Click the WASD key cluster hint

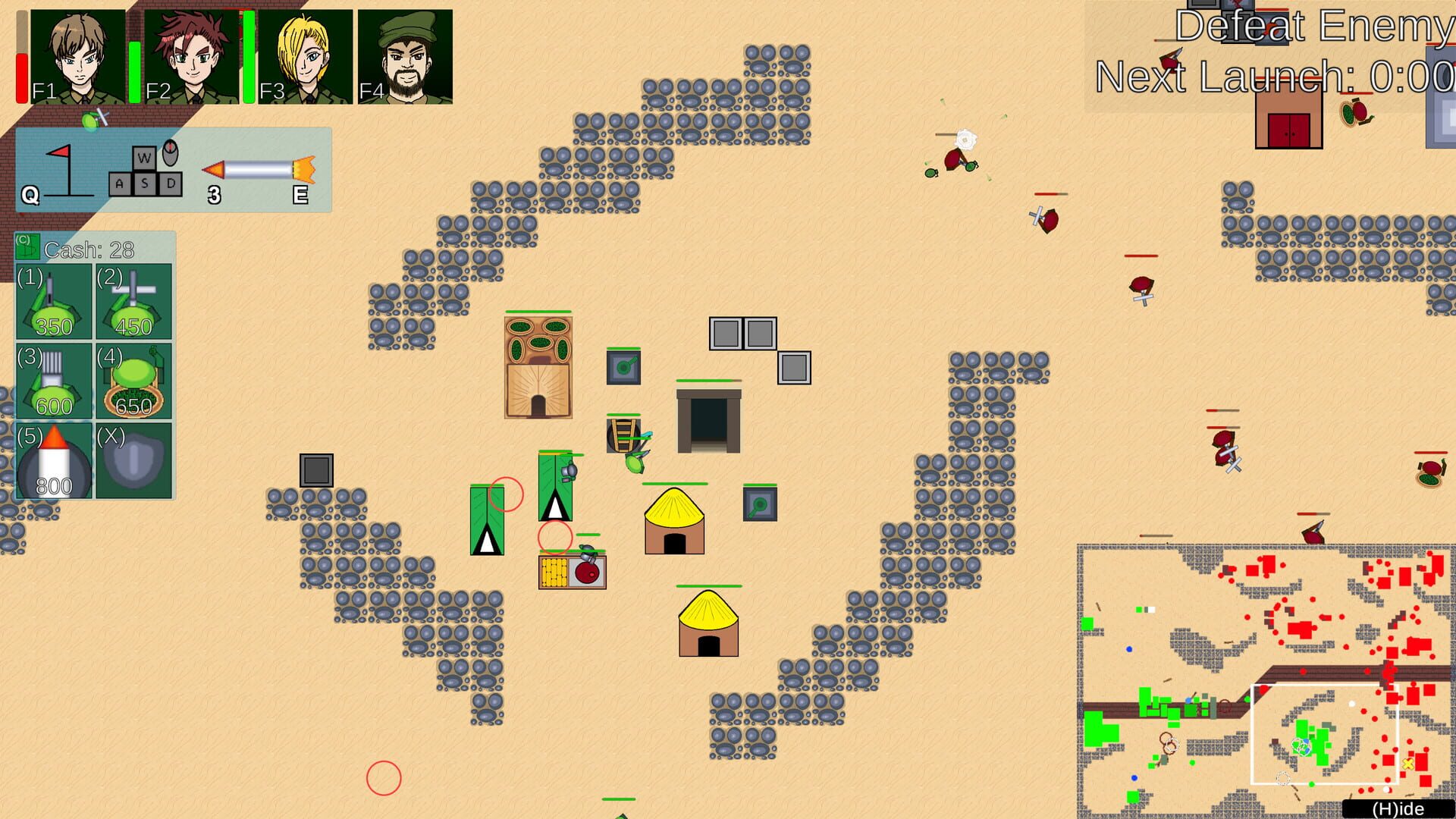(144, 174)
